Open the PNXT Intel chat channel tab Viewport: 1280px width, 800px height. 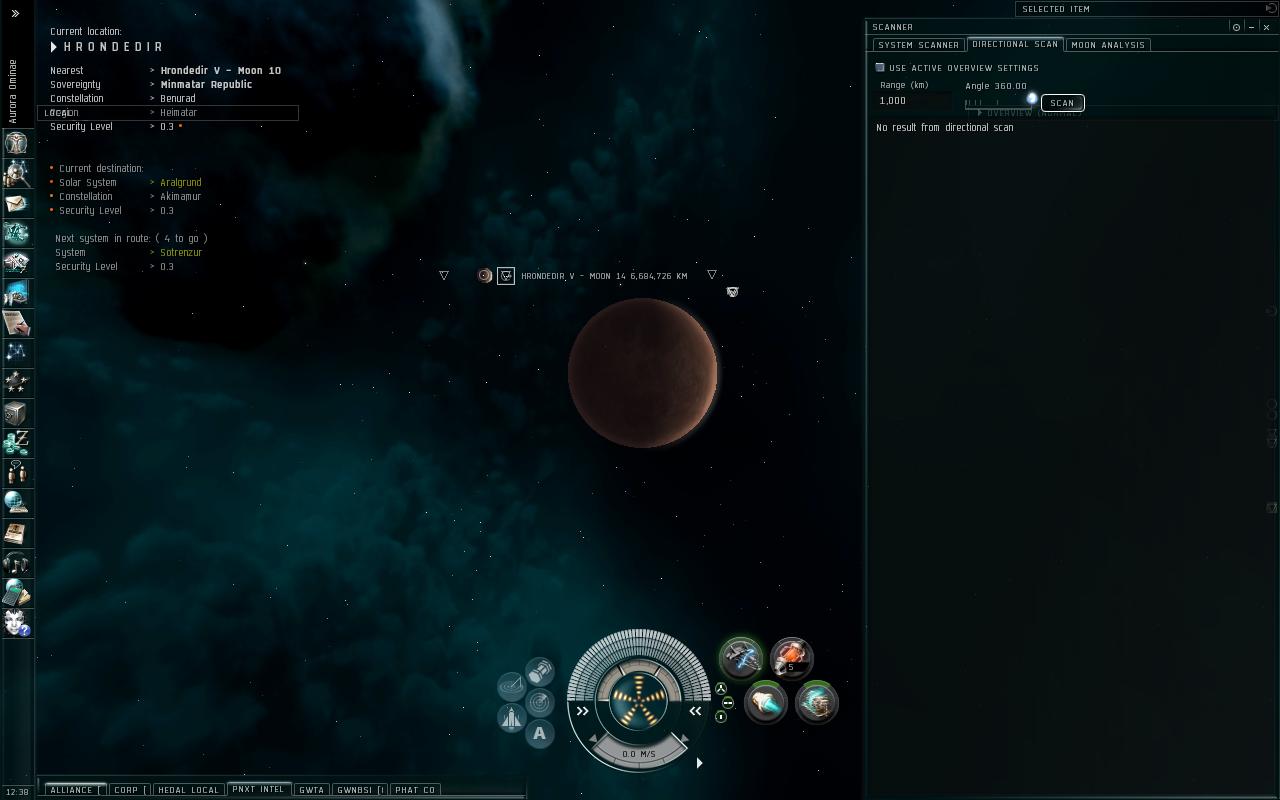[x=258, y=789]
